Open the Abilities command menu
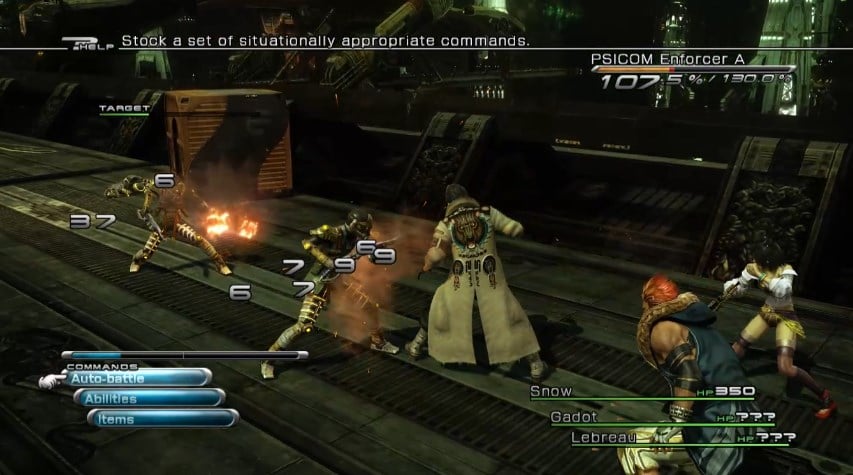 tap(148, 398)
